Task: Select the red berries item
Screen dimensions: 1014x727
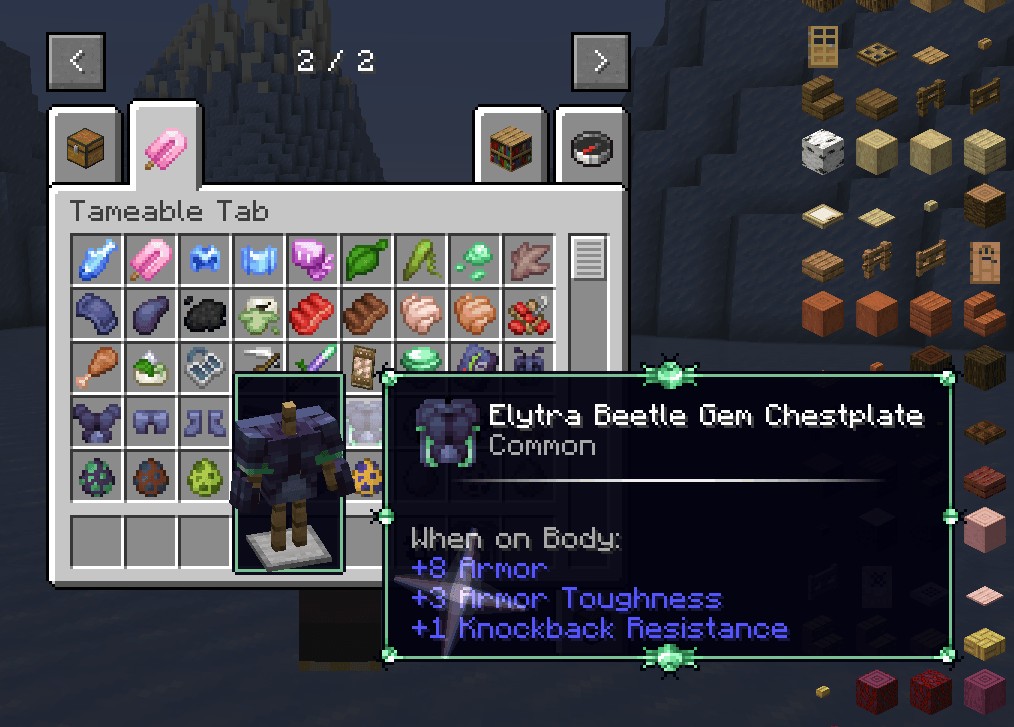Action: [528, 314]
